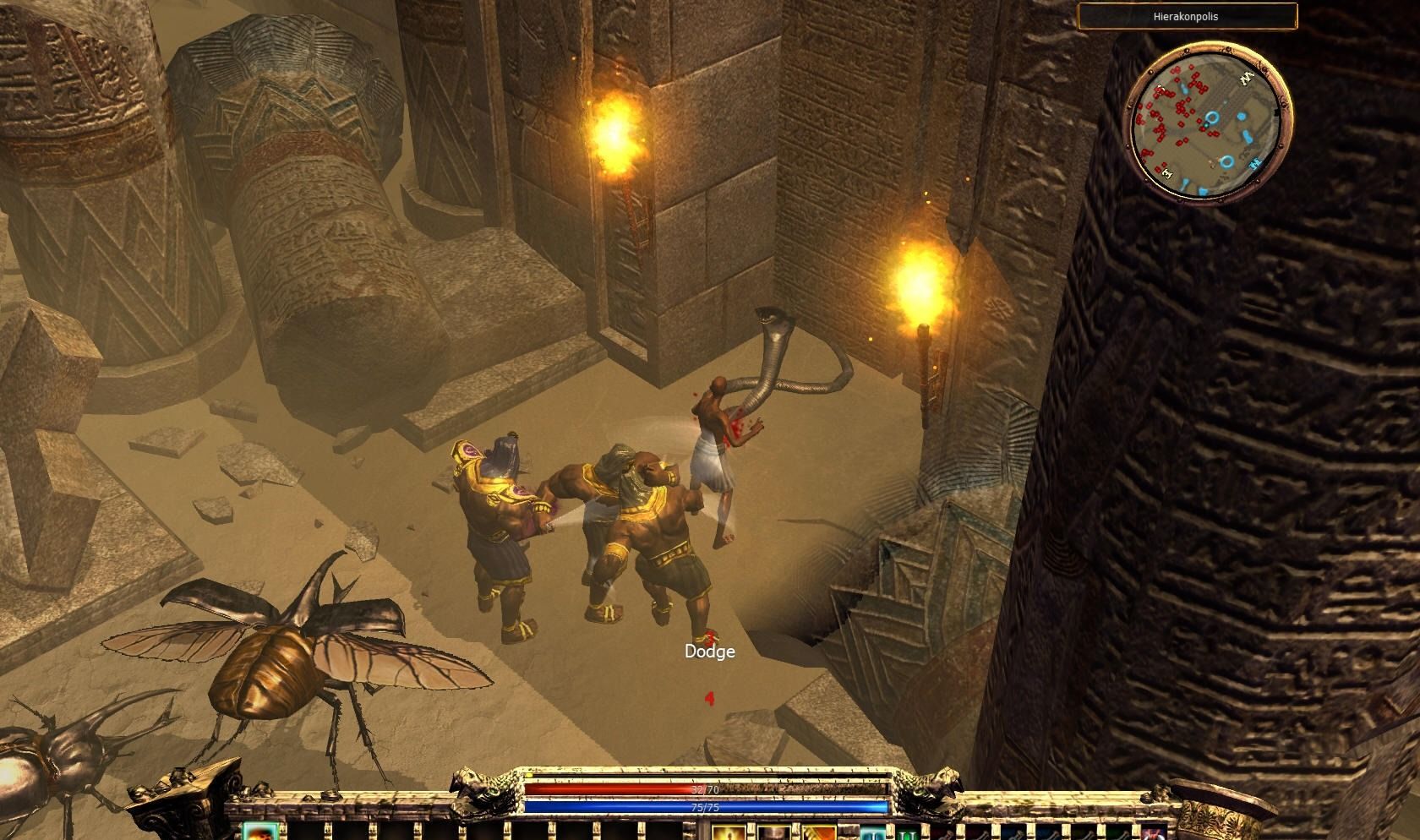The image size is (1420, 840).
Task: Click the Hierakonpolis region name banner
Action: click(1187, 16)
